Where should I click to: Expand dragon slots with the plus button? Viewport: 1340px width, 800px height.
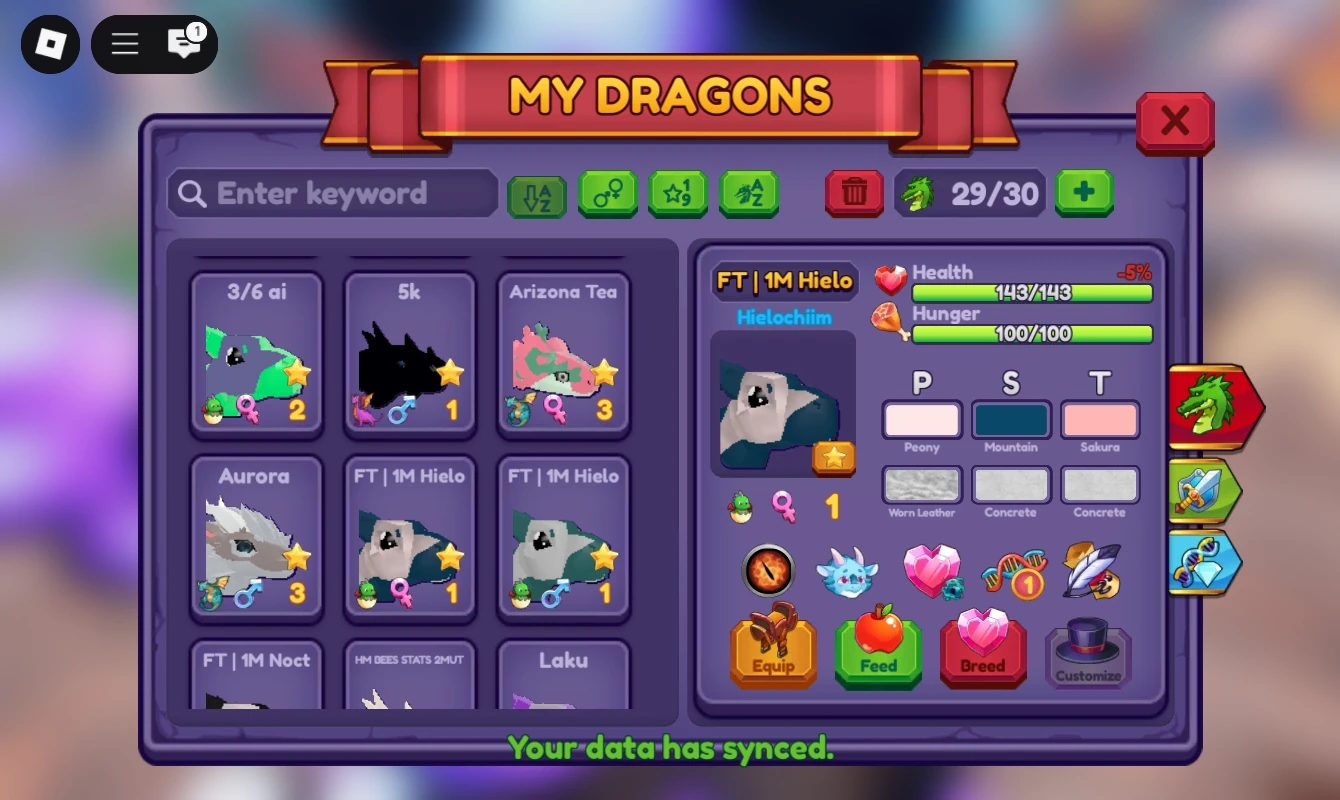1084,191
